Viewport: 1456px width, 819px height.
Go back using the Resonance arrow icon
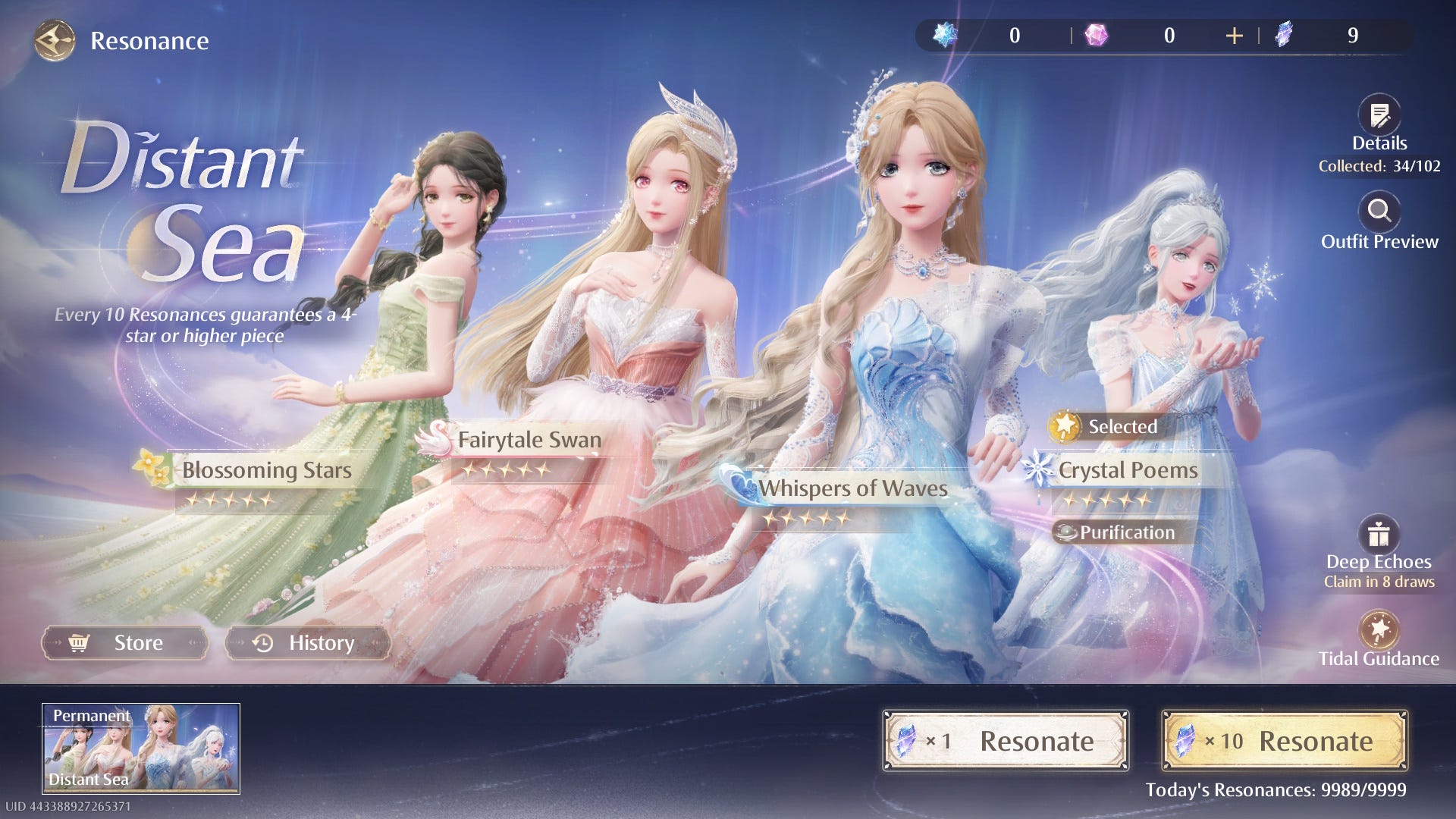[x=55, y=40]
